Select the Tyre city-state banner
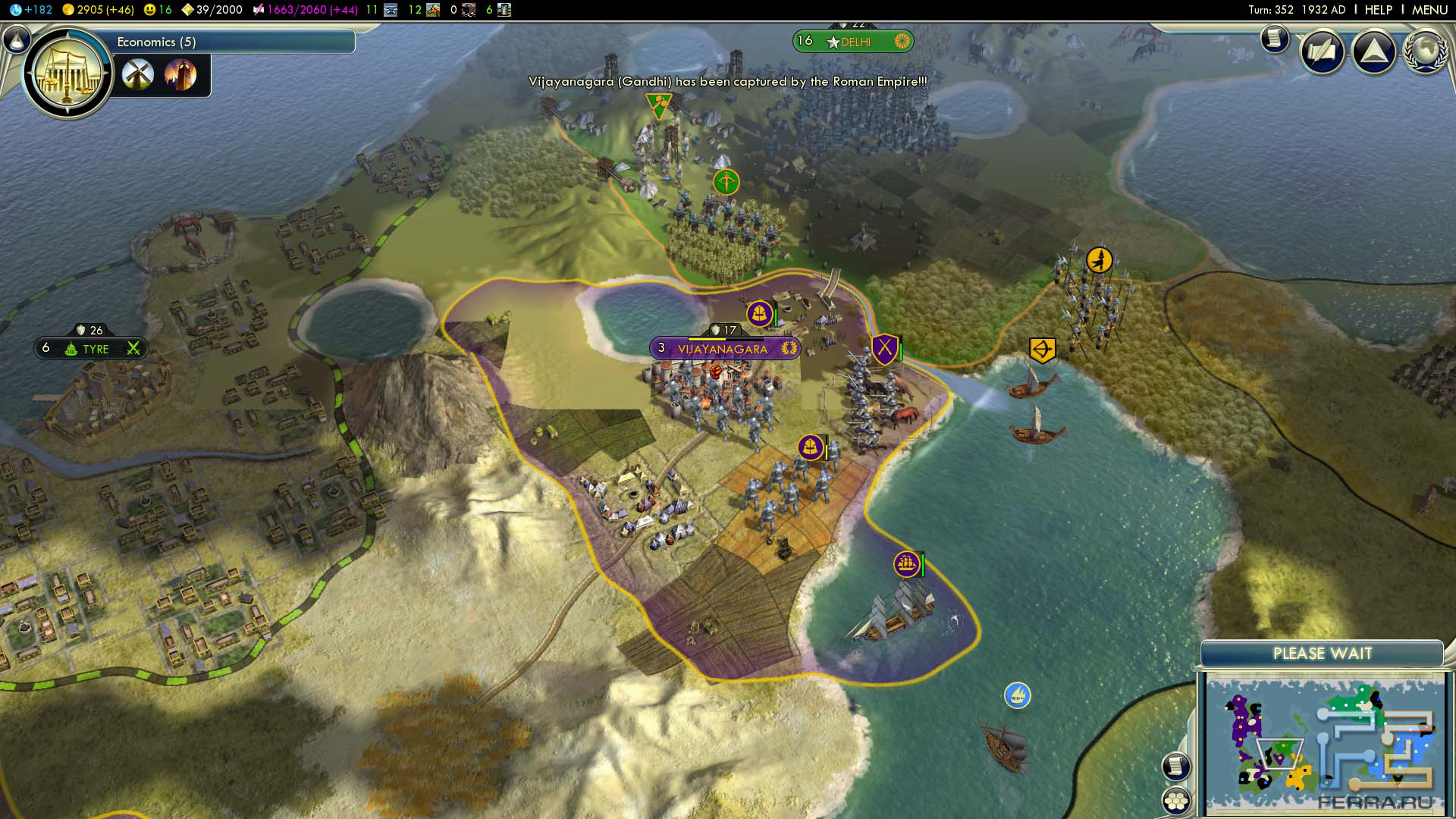This screenshot has width=1456, height=819. 92,349
